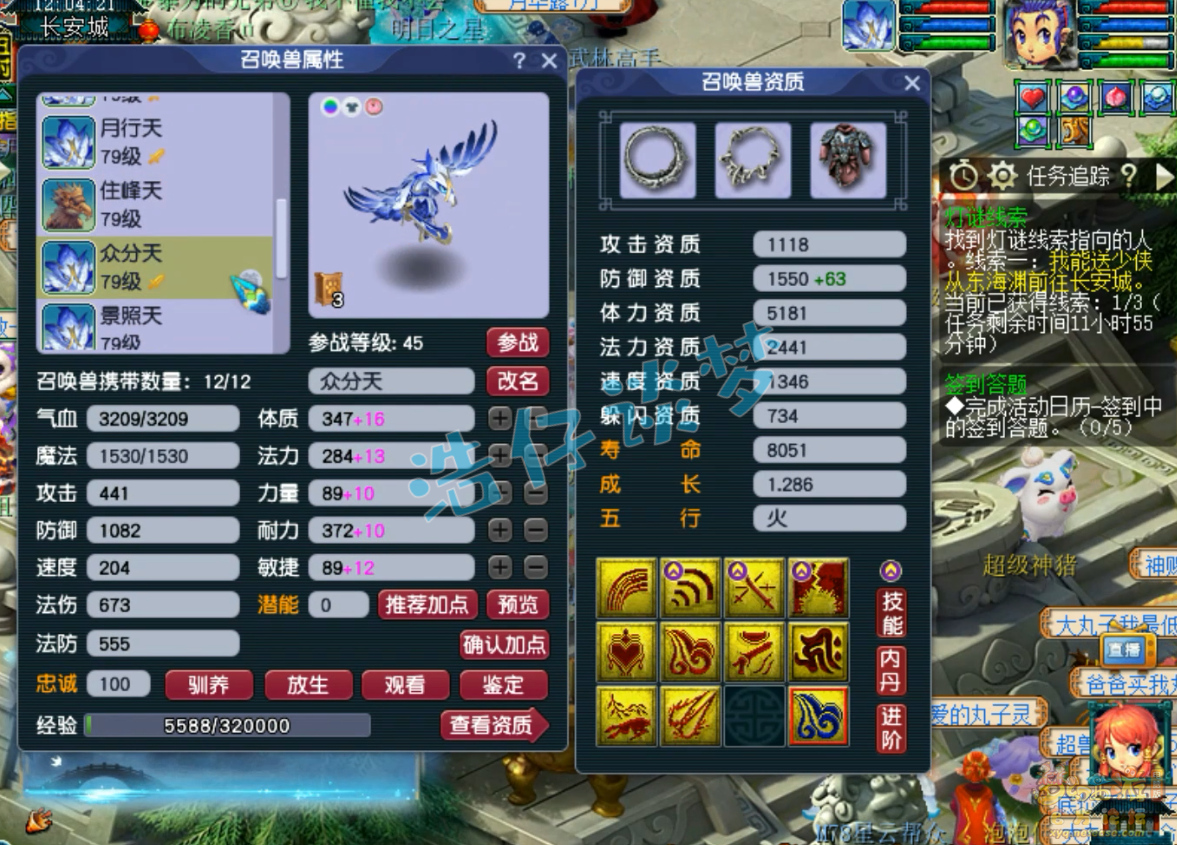The image size is (1177, 845).
Task: Choose 景照天 from the pet list
Action: pos(130,327)
